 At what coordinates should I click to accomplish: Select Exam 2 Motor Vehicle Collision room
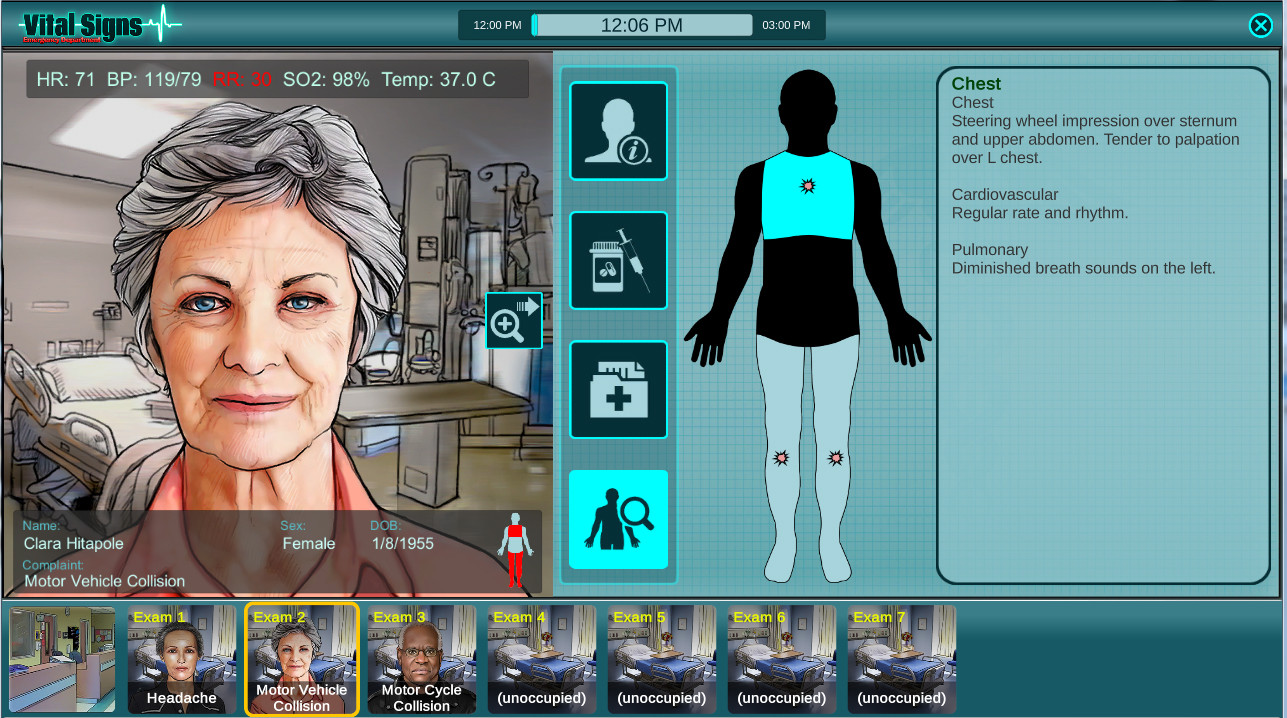click(x=302, y=659)
